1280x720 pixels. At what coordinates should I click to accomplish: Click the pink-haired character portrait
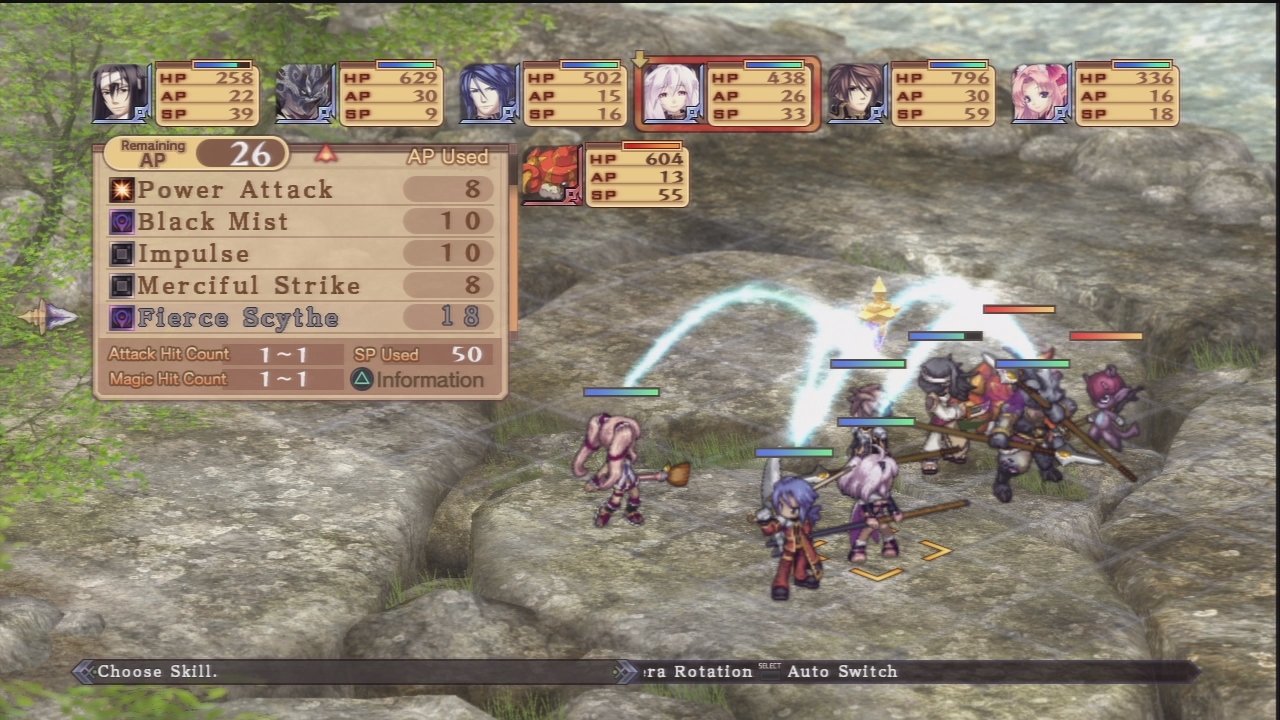click(1040, 93)
